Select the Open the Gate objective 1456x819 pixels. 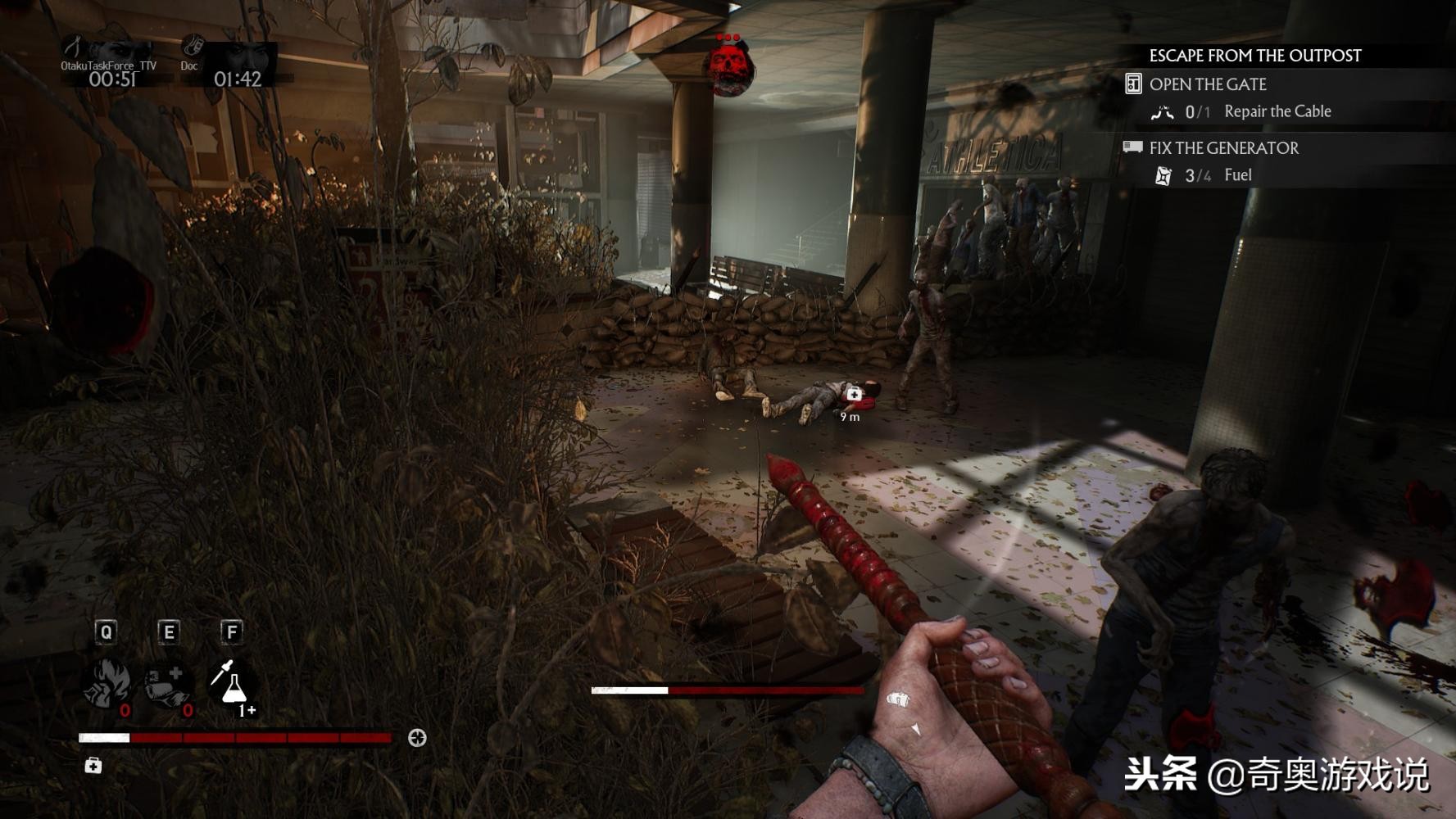[x=1208, y=84]
